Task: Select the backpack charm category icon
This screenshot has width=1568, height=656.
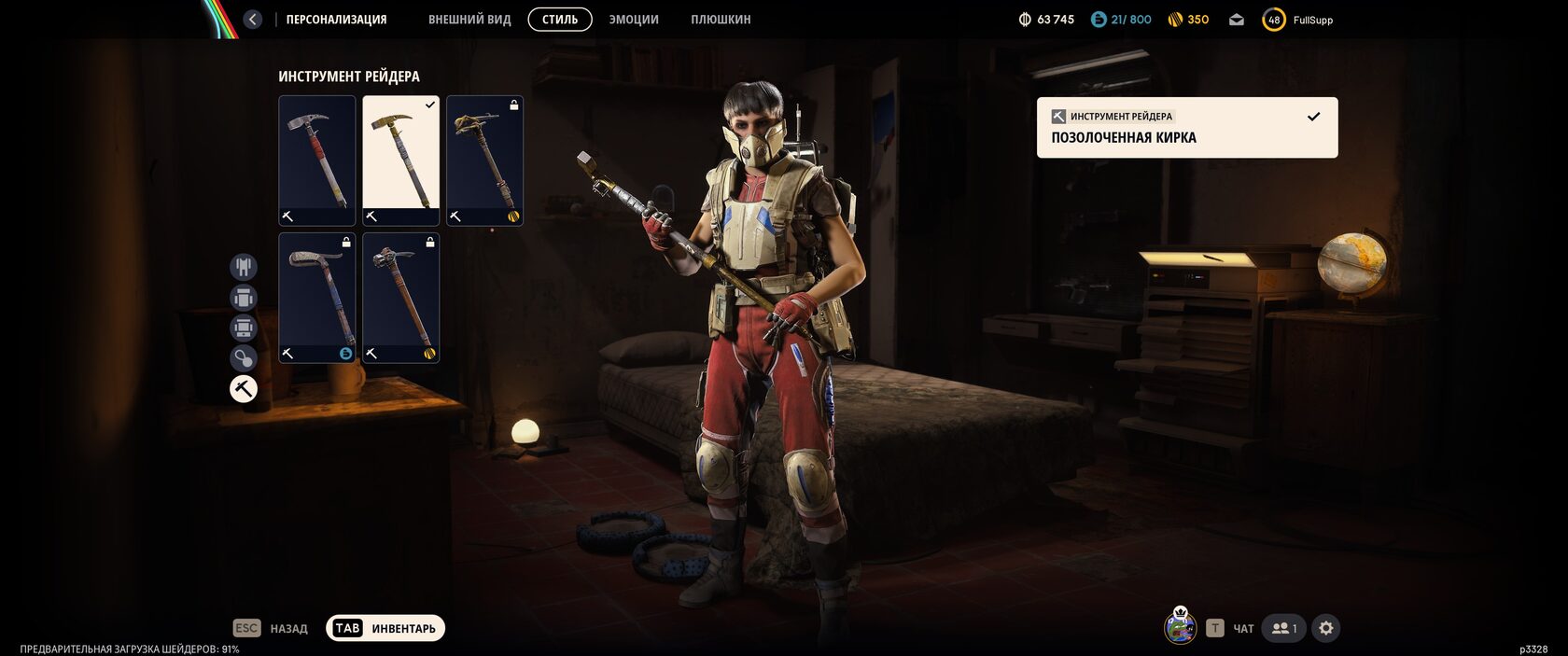Action: 244,358
